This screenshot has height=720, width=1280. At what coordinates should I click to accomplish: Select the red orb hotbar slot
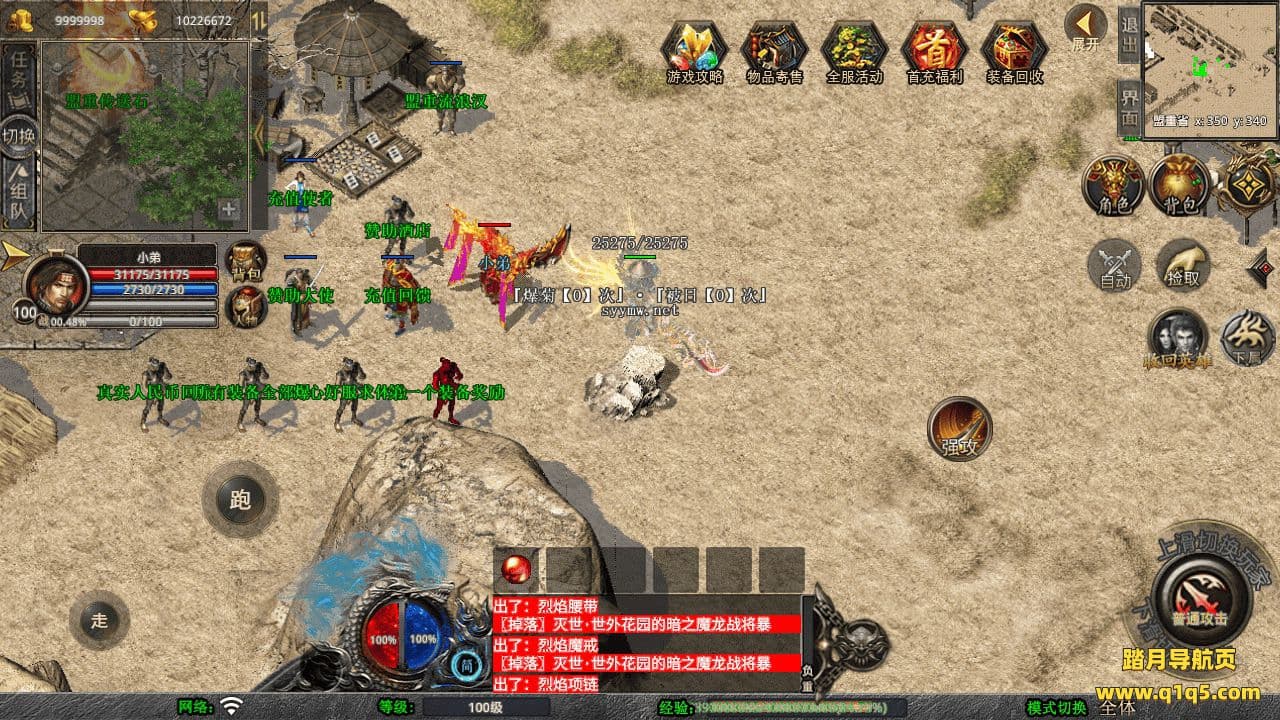tap(516, 569)
